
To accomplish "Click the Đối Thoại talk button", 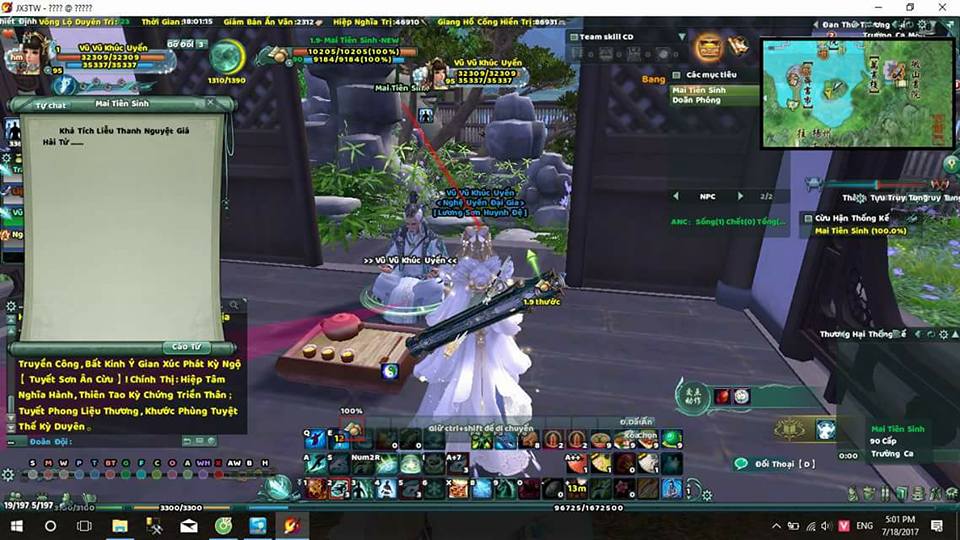I will (775, 464).
